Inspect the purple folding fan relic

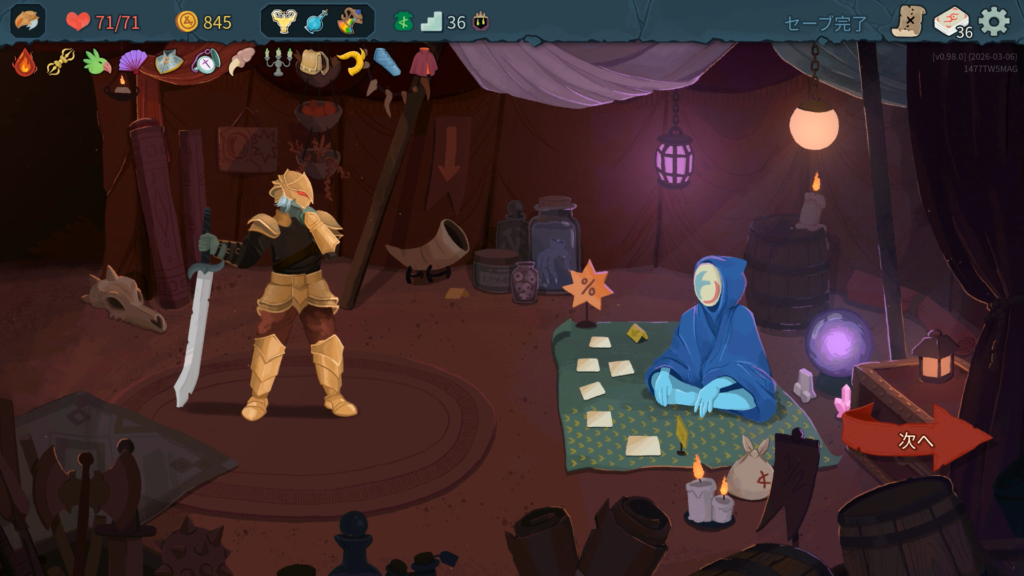pyautogui.click(x=132, y=62)
